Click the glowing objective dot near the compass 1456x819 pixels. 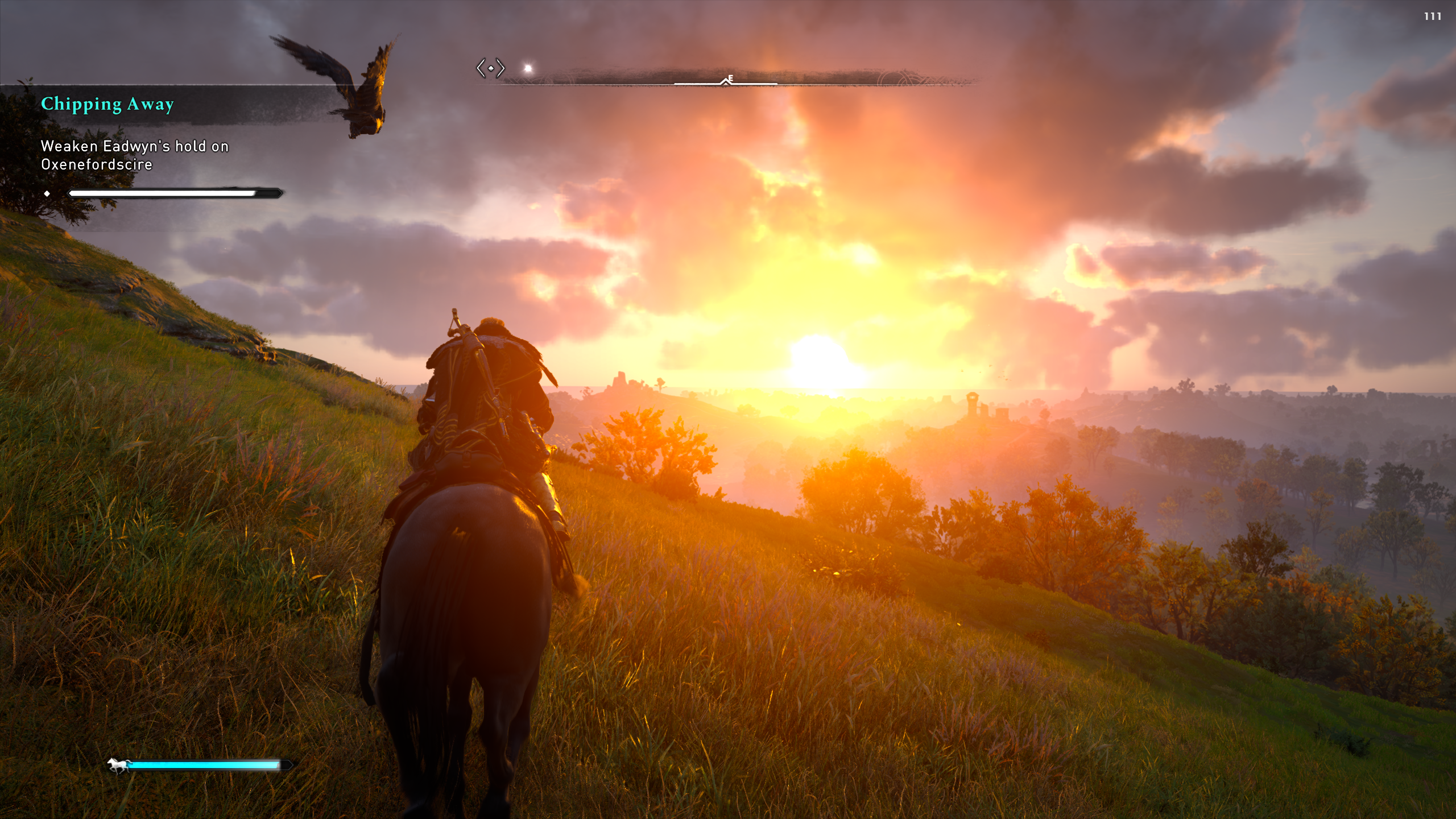pyautogui.click(x=528, y=69)
